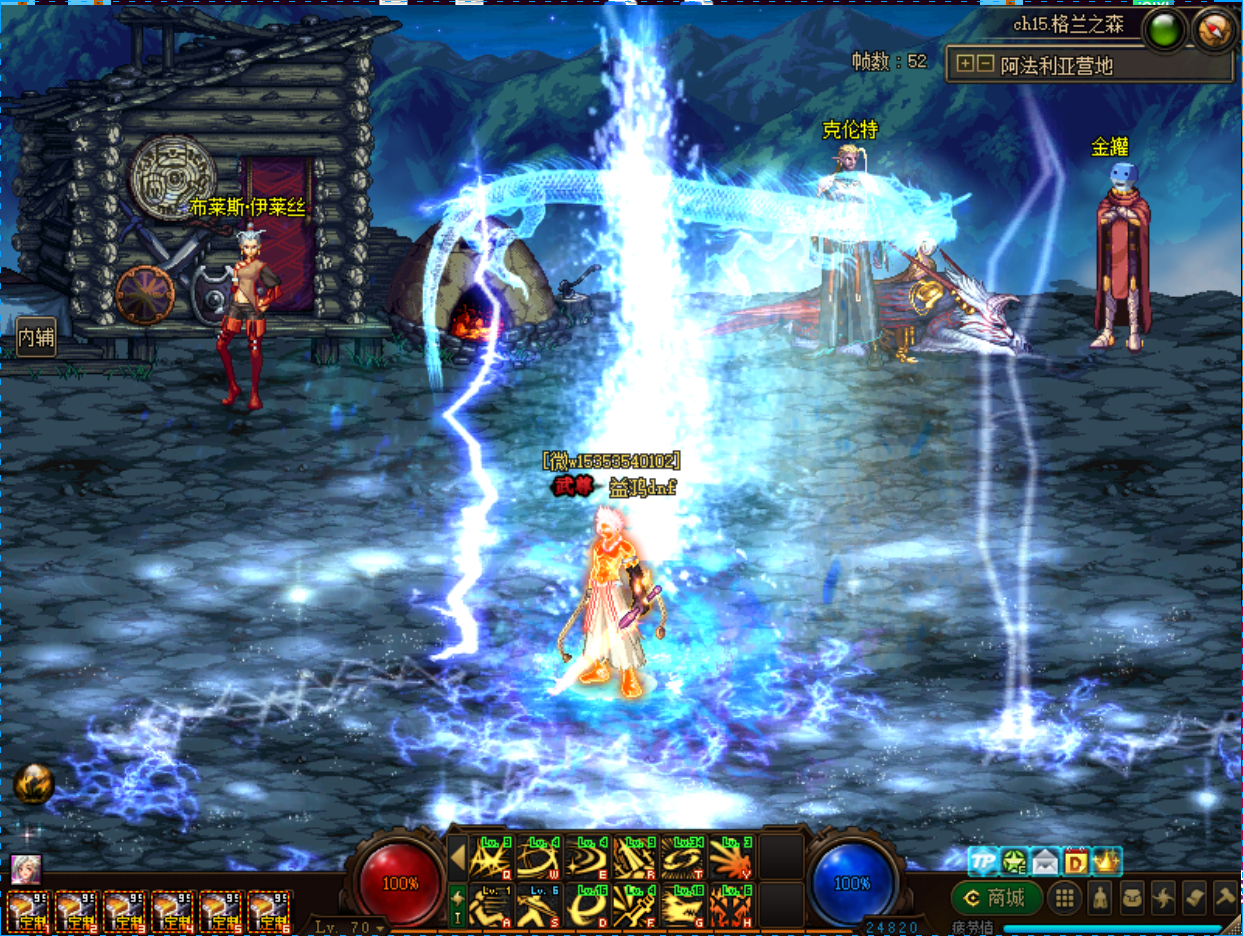Collapse the minimap with the minus button
Image resolution: width=1243 pixels, height=936 pixels.
click(985, 64)
